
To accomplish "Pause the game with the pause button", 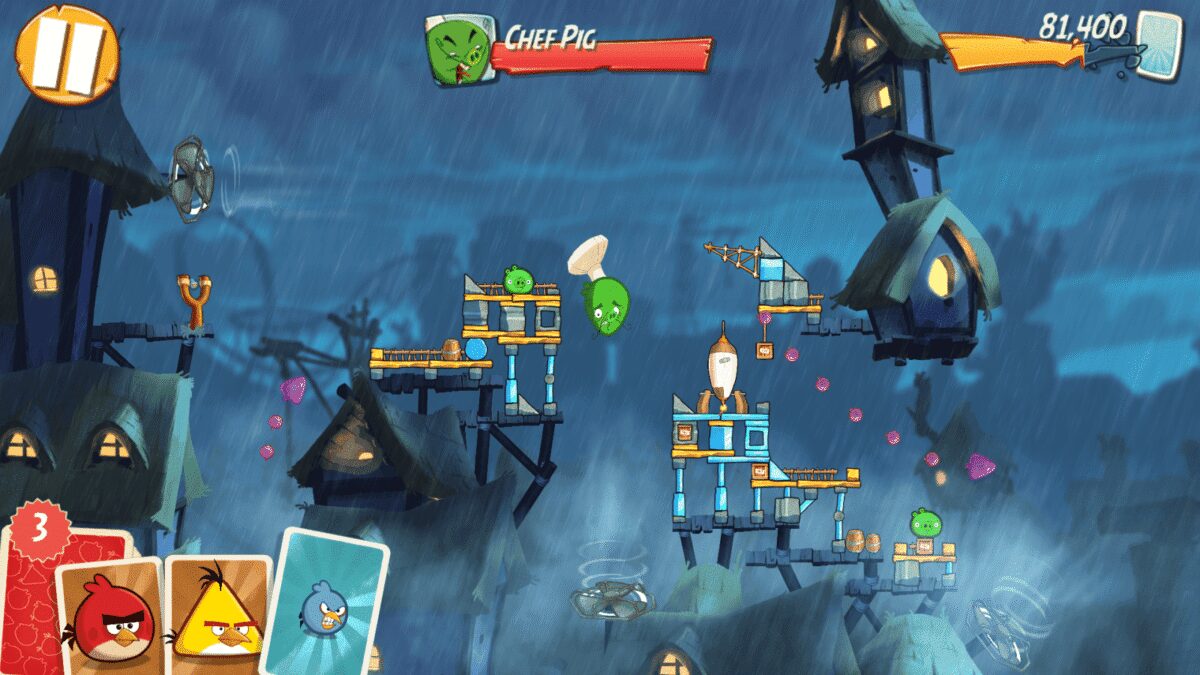I will pos(67,55).
